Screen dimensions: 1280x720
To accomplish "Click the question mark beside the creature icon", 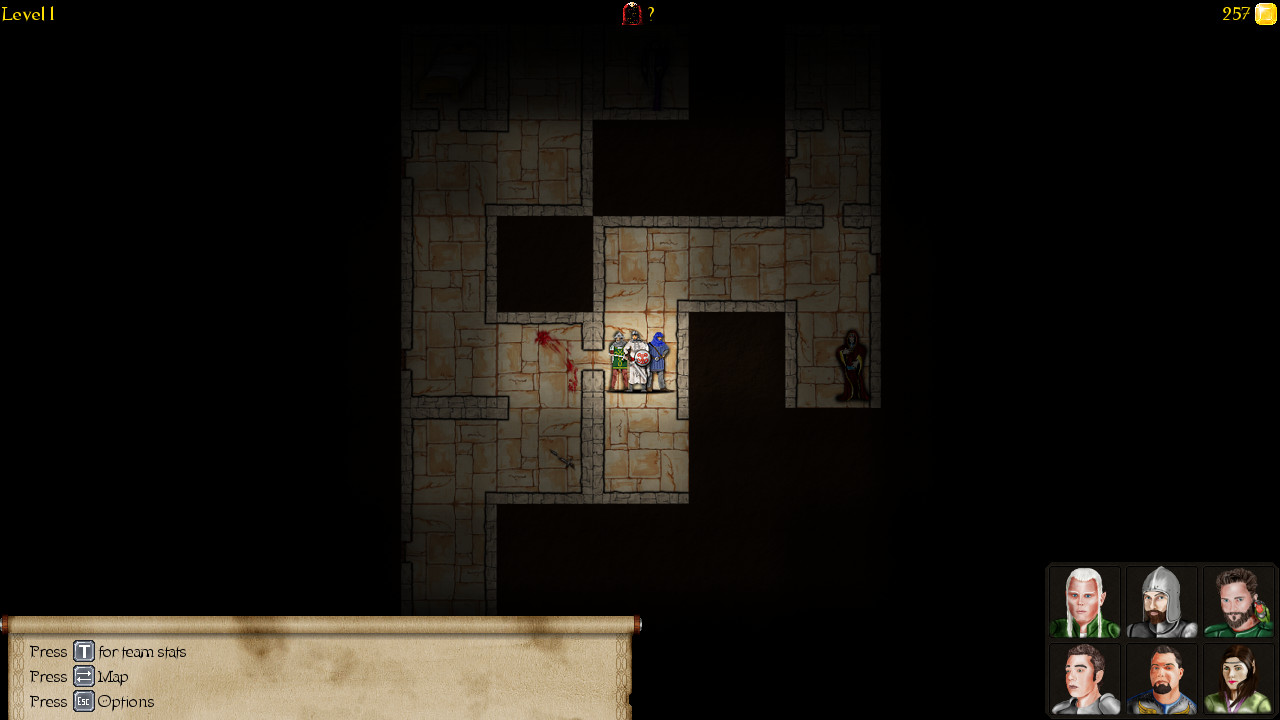I will (x=651, y=14).
